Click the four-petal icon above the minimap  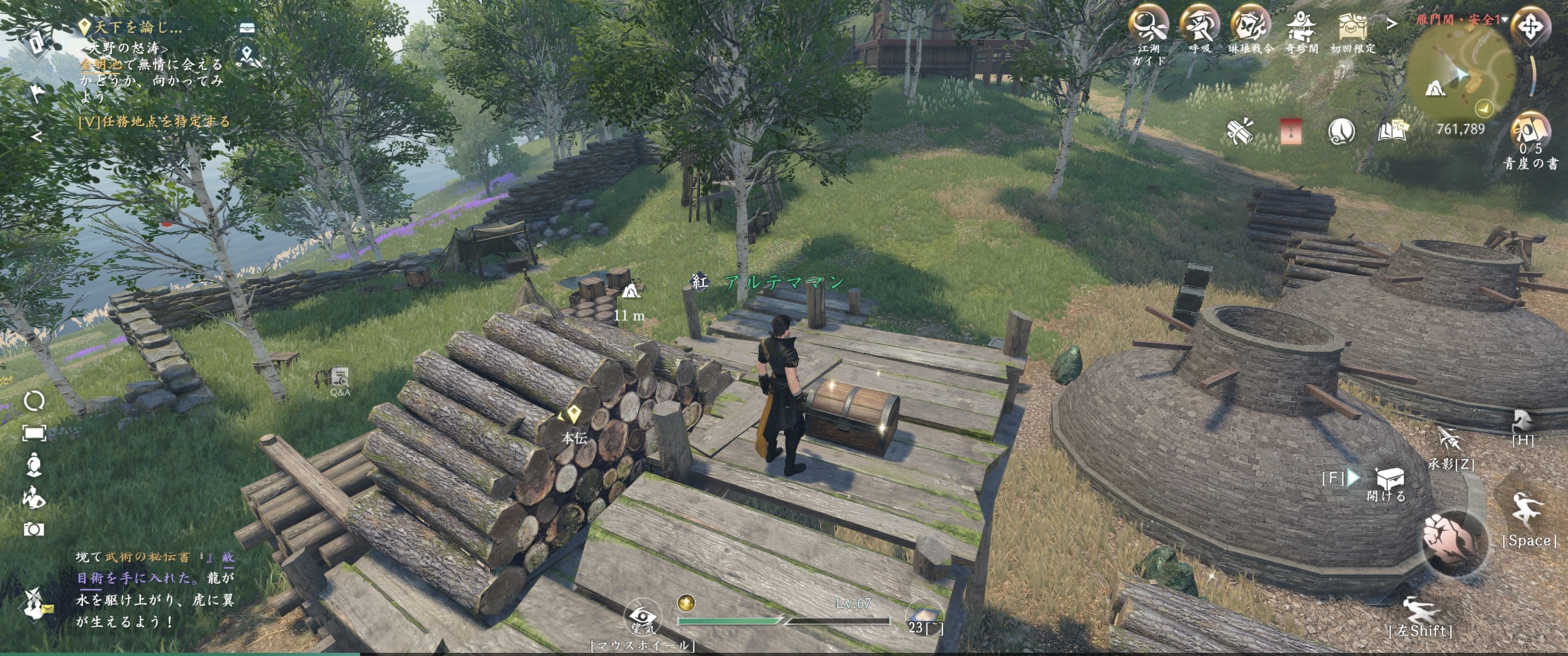coord(1530,27)
